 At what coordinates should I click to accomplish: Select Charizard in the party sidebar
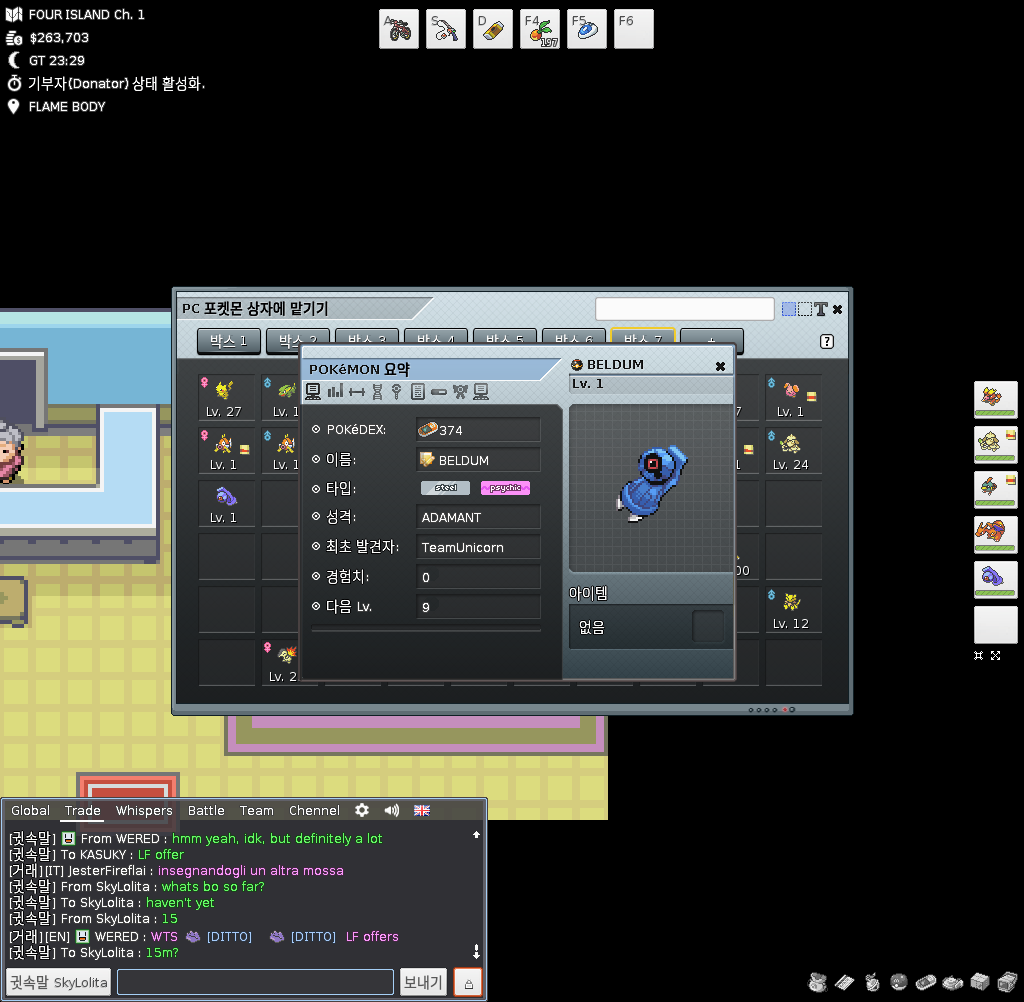point(995,534)
